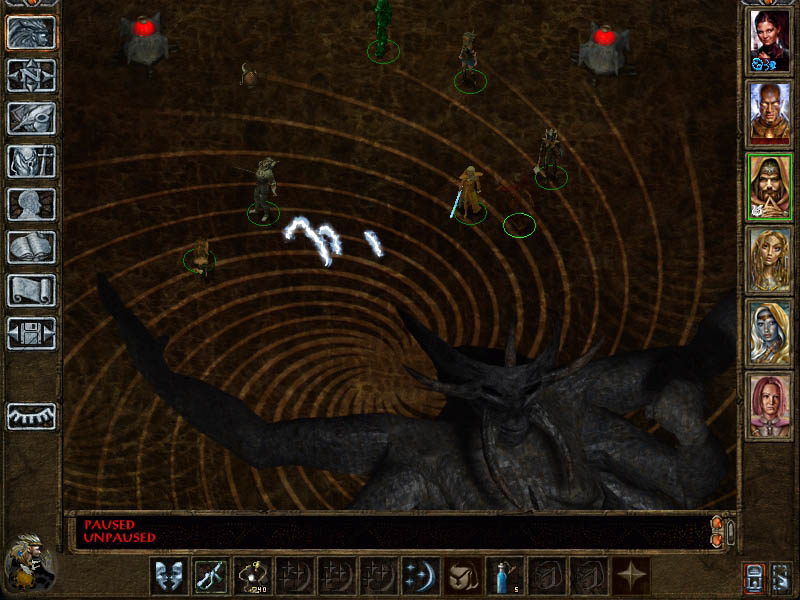This screenshot has width=800, height=600.
Task: Open the priest scroll screen
Action: pyautogui.click(x=32, y=290)
